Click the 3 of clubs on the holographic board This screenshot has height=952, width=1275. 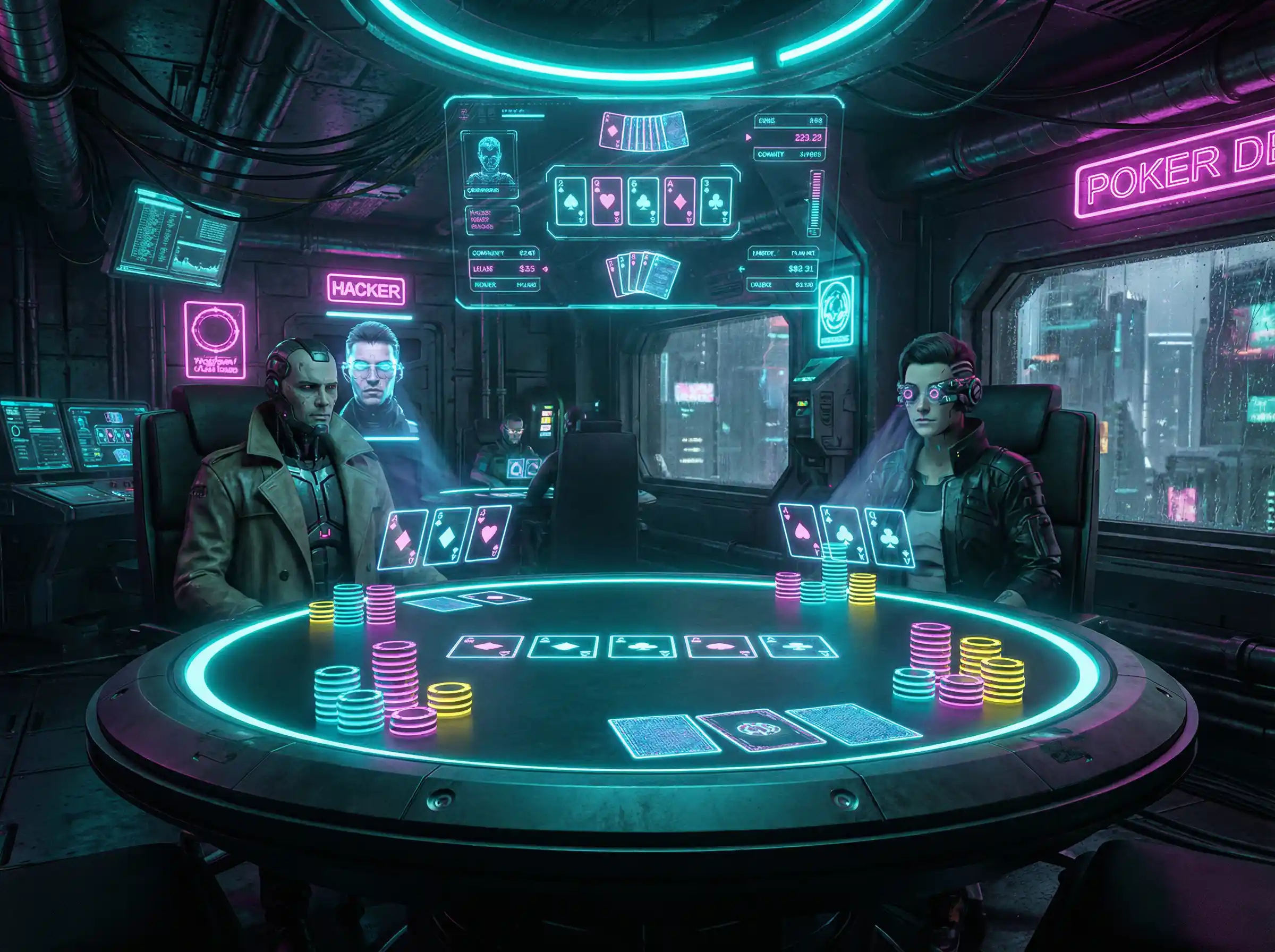pyautogui.click(x=716, y=201)
